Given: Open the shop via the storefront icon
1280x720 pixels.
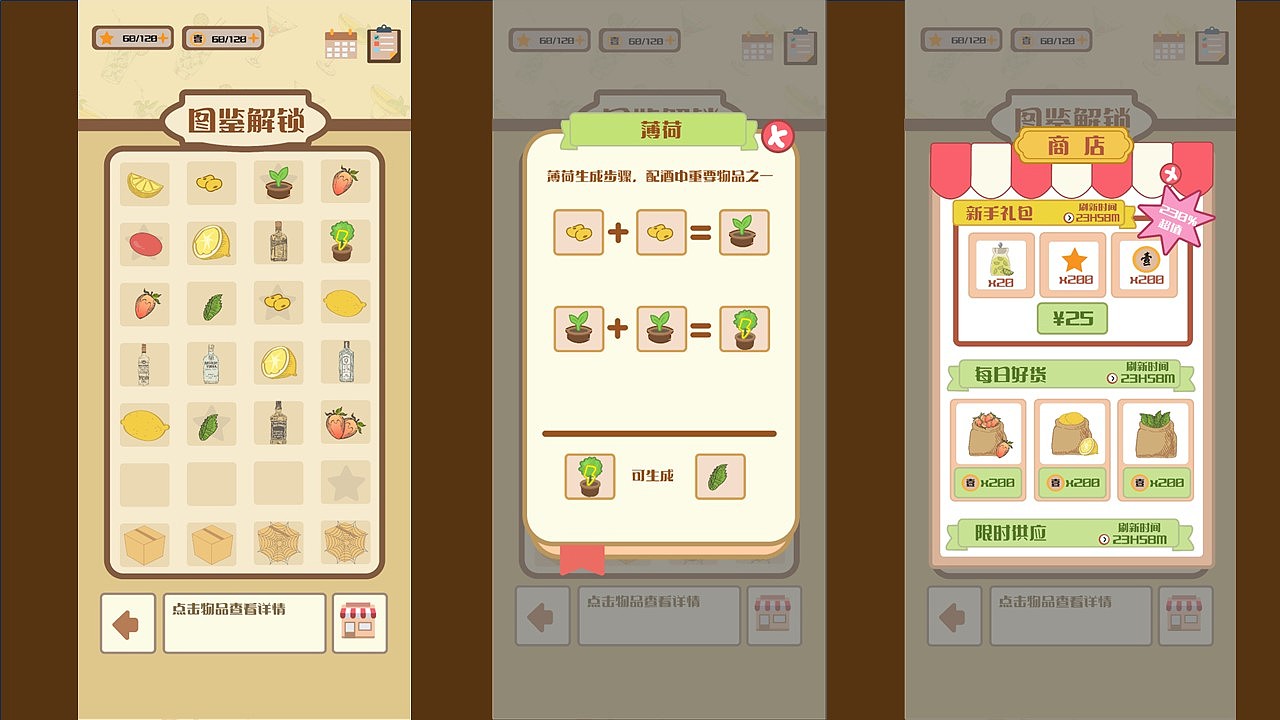Looking at the screenshot, I should (359, 622).
